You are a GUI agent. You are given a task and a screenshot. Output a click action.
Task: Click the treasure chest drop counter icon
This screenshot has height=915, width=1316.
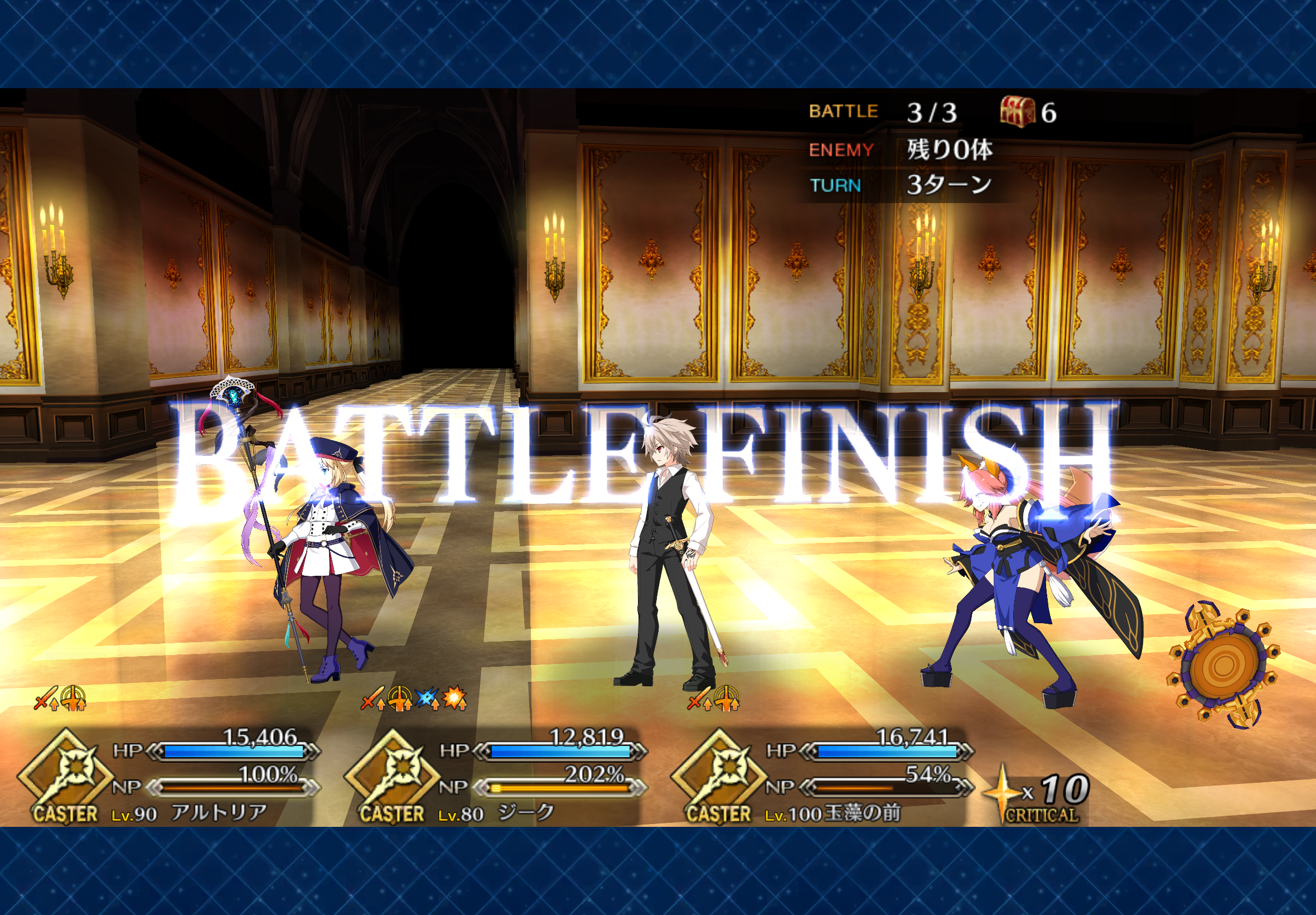1017,111
